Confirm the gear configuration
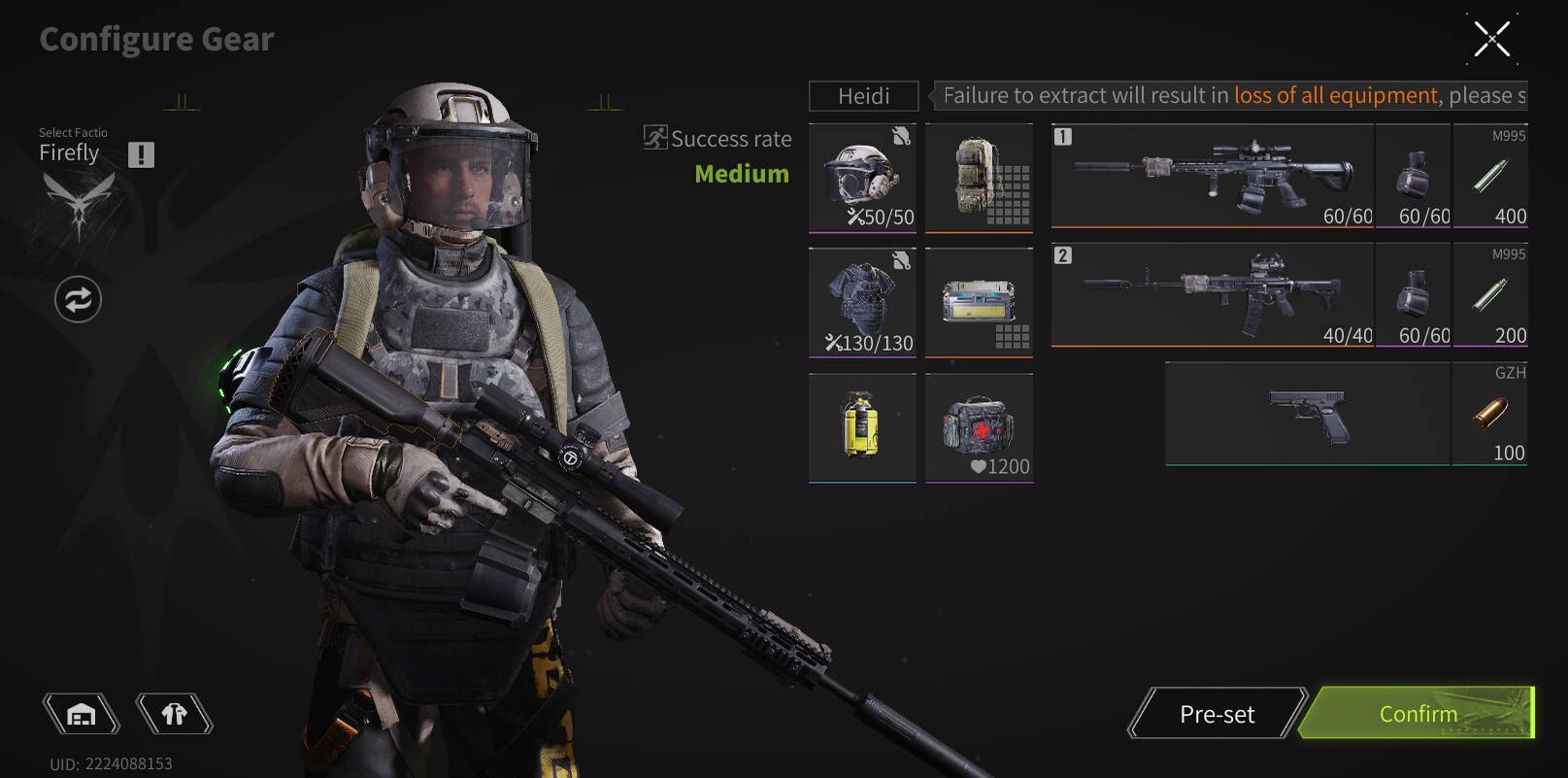 [1418, 714]
